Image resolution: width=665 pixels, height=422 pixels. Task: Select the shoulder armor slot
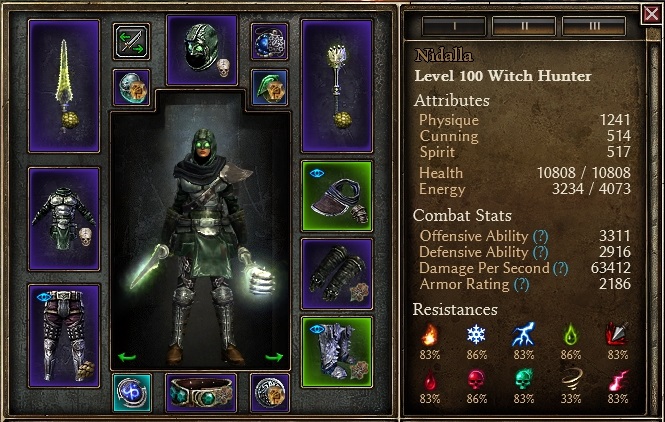pos(337,196)
